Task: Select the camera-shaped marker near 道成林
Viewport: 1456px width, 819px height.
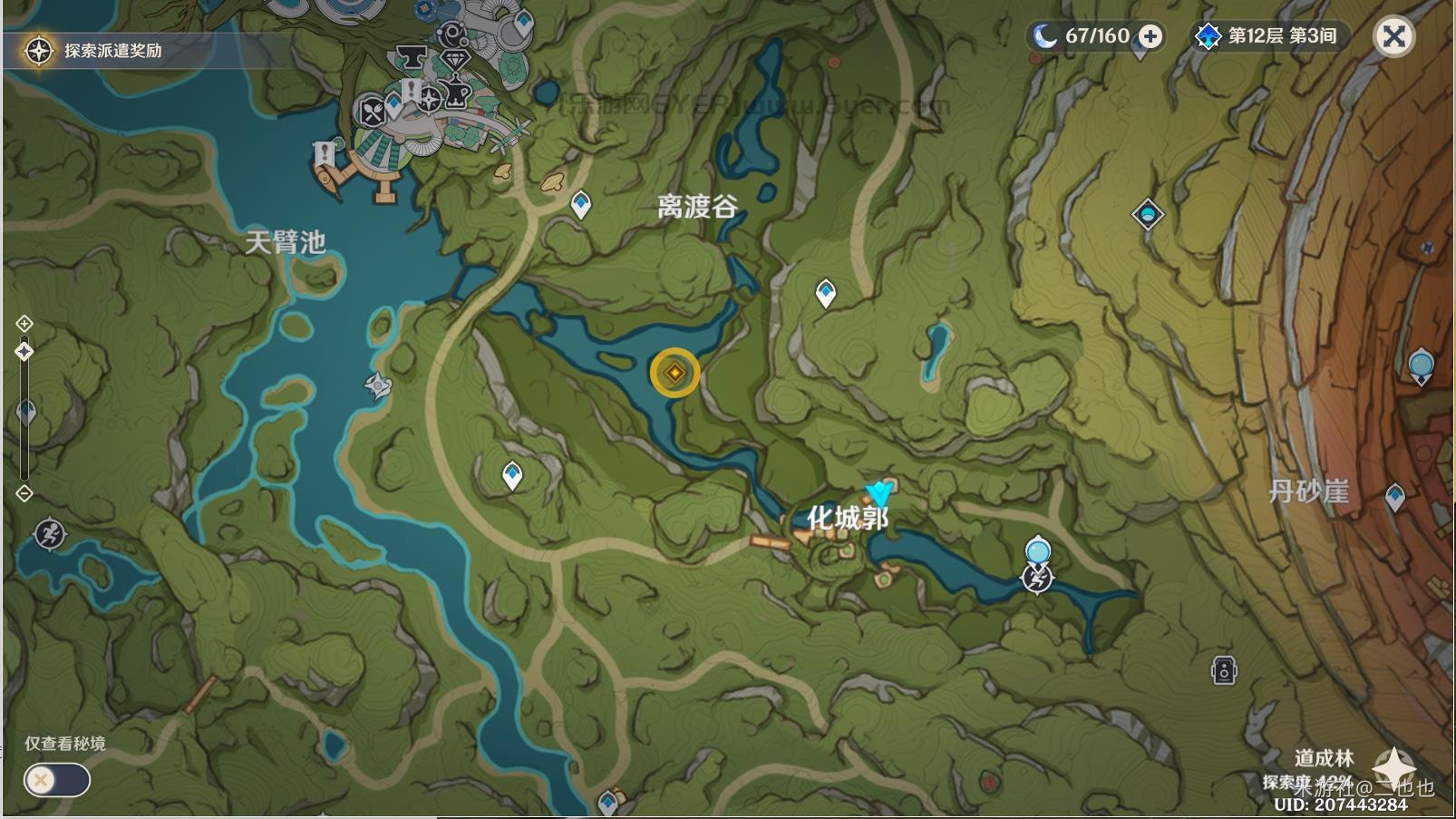Action: 1223,671
